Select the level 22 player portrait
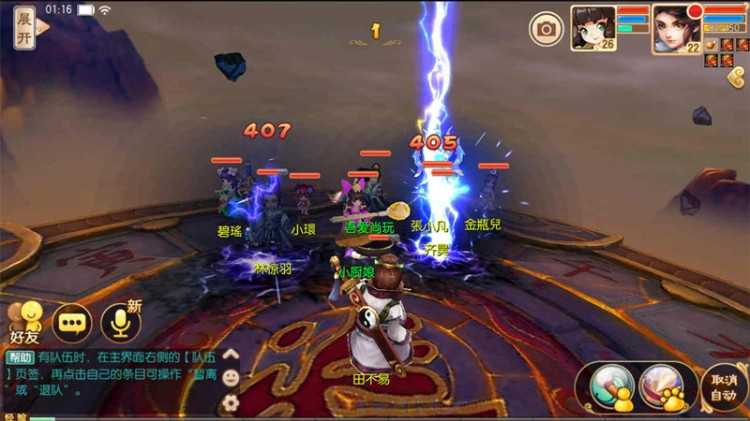This screenshot has width=750, height=421. tap(675, 27)
